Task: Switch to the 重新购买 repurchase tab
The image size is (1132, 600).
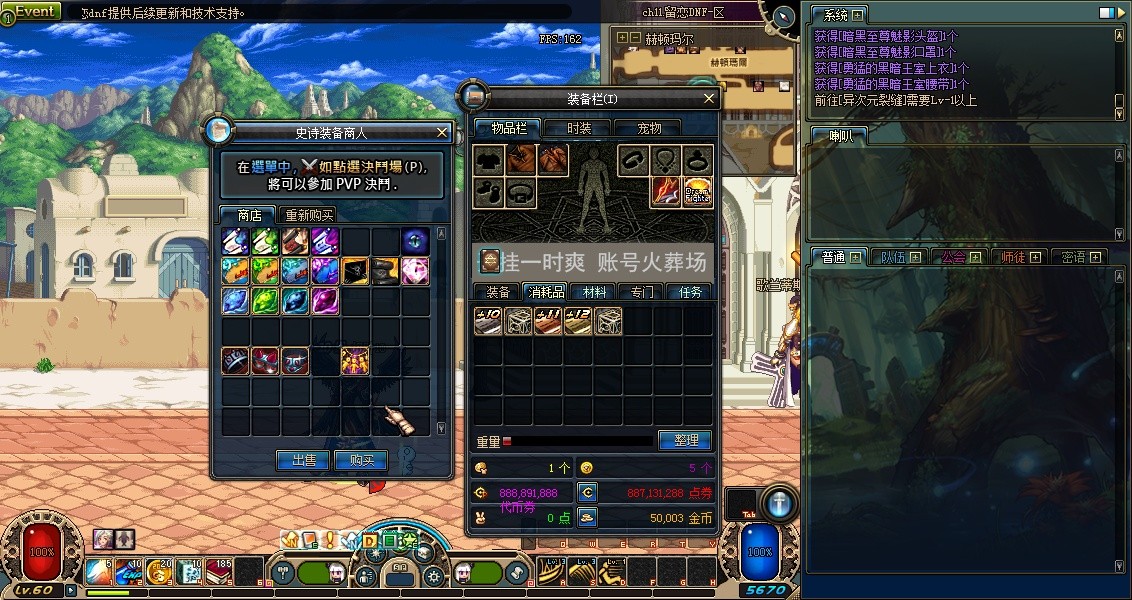Action: (309, 215)
